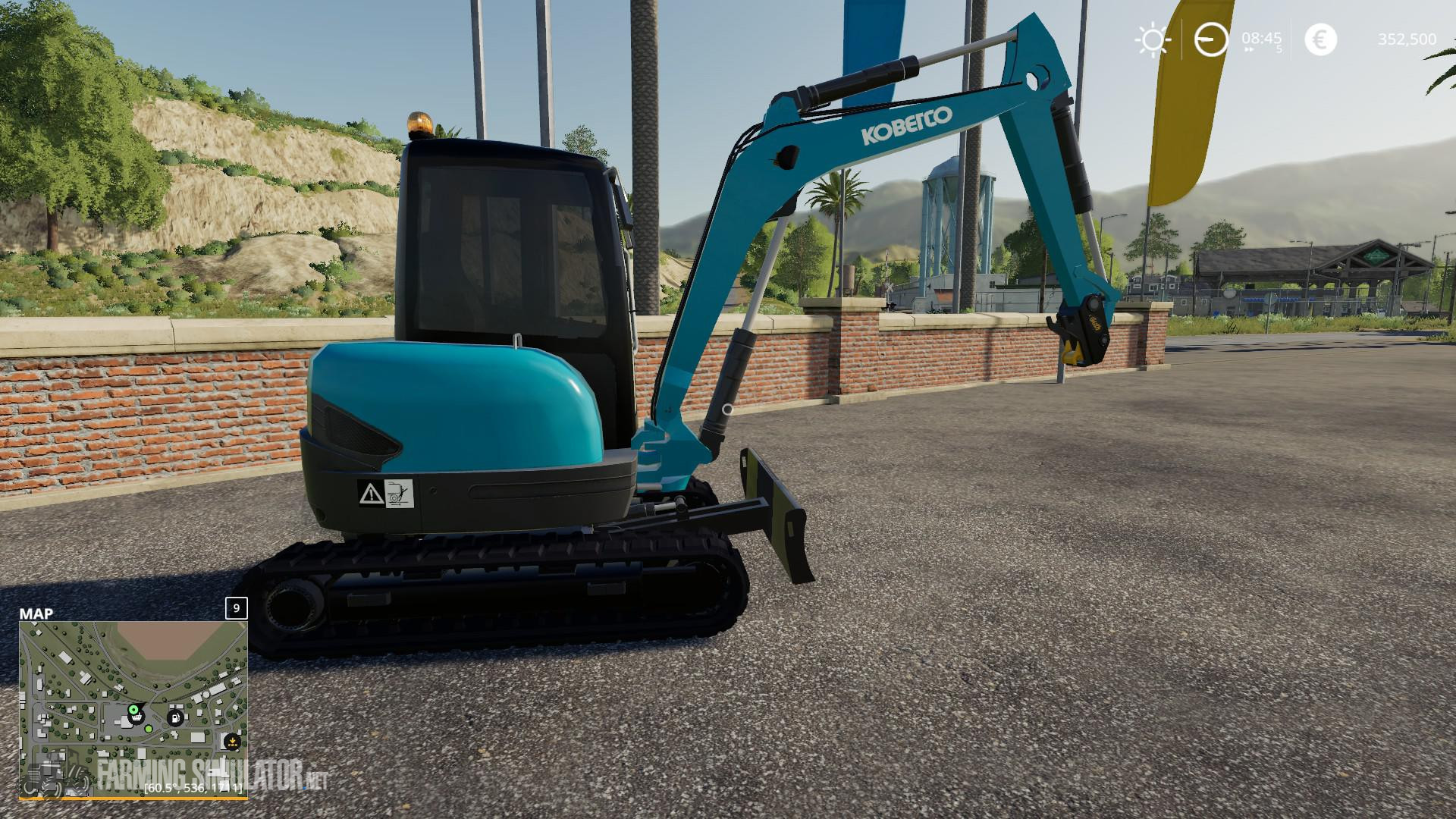This screenshot has height=819, width=1456.
Task: Click the 08:45 time display
Action: click(x=1261, y=38)
